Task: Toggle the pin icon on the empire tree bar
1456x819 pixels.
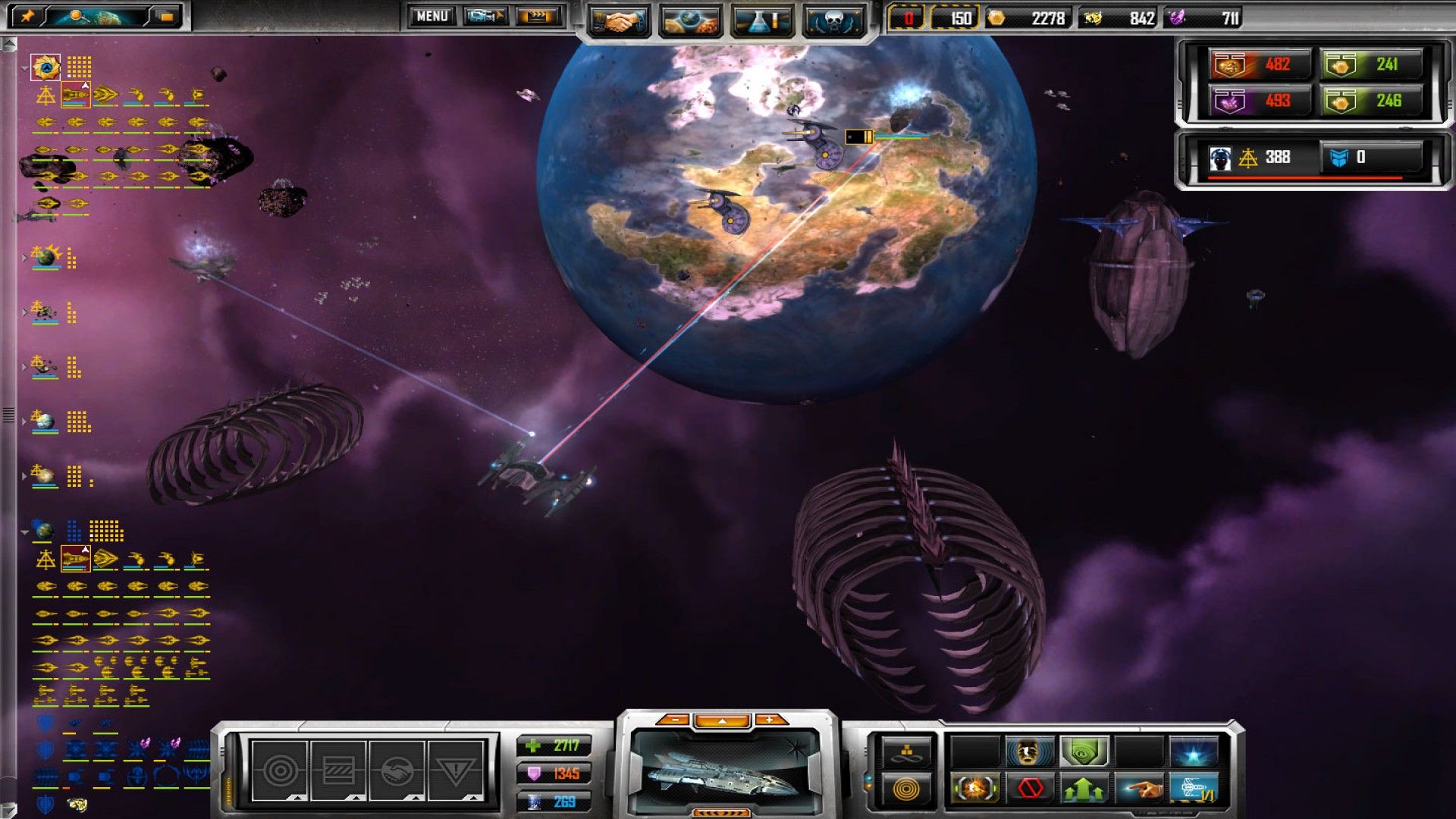Action: coord(27,17)
